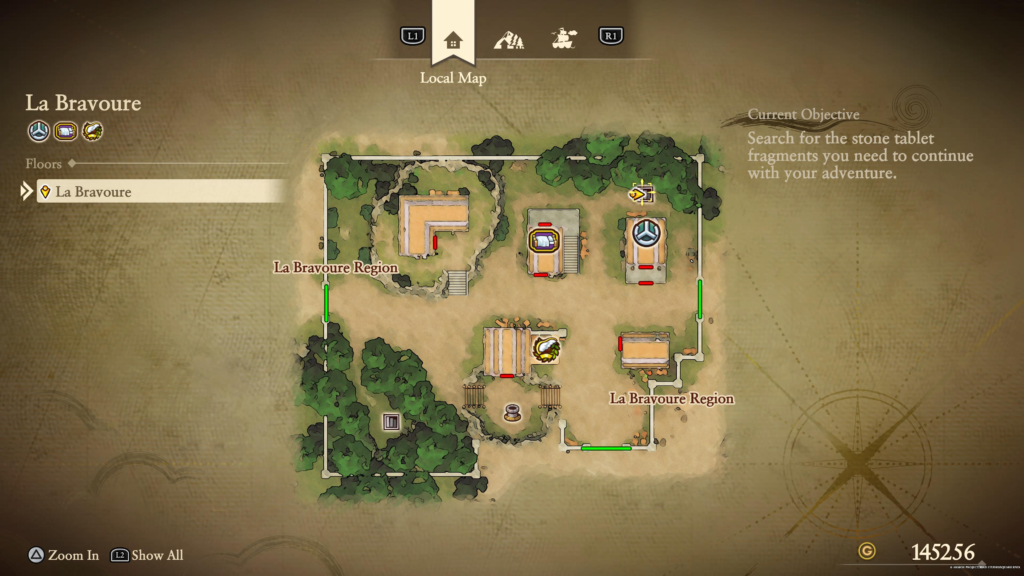Select the Local Map house tab
This screenshot has width=1024, height=576.
(453, 40)
